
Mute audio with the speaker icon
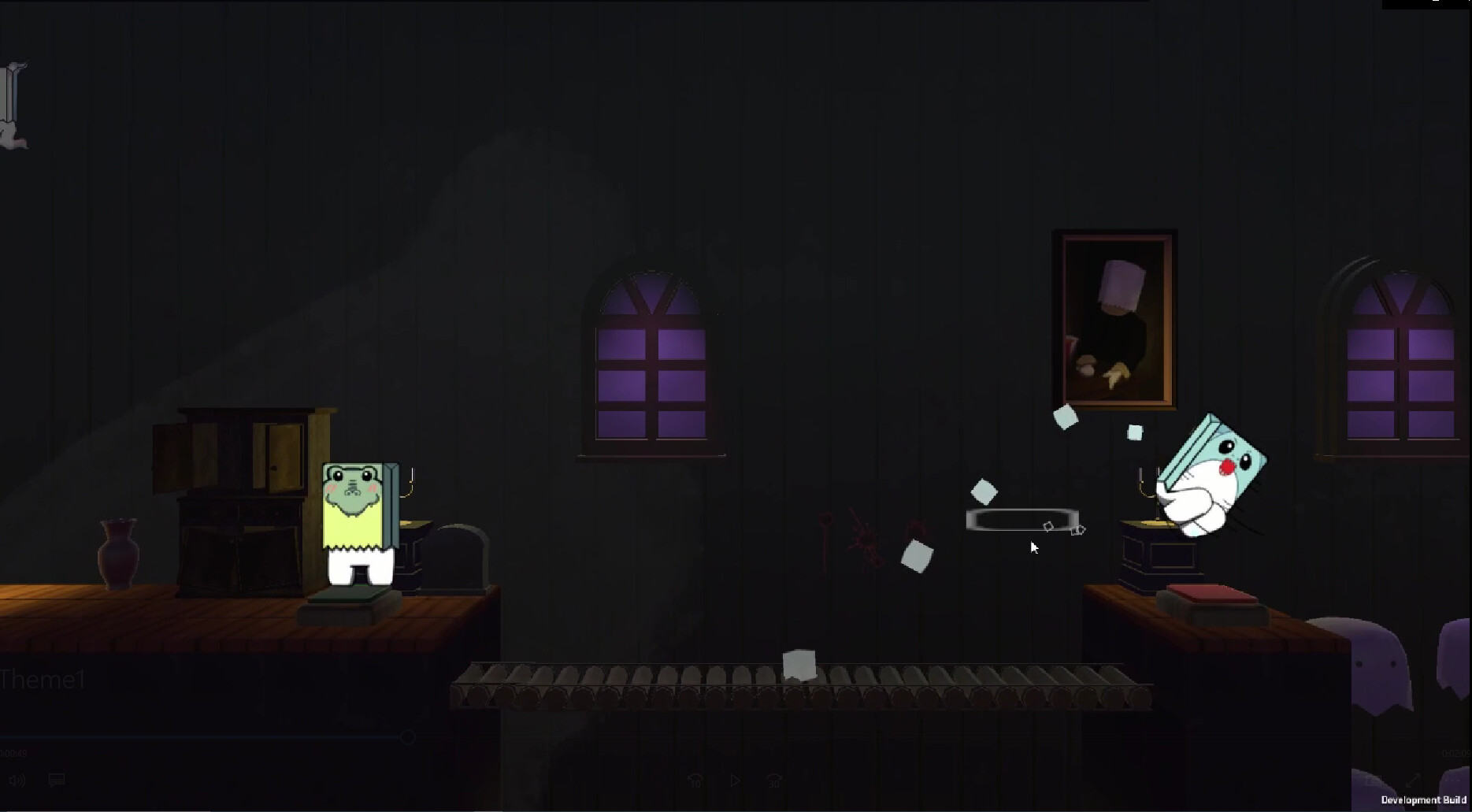point(17,780)
